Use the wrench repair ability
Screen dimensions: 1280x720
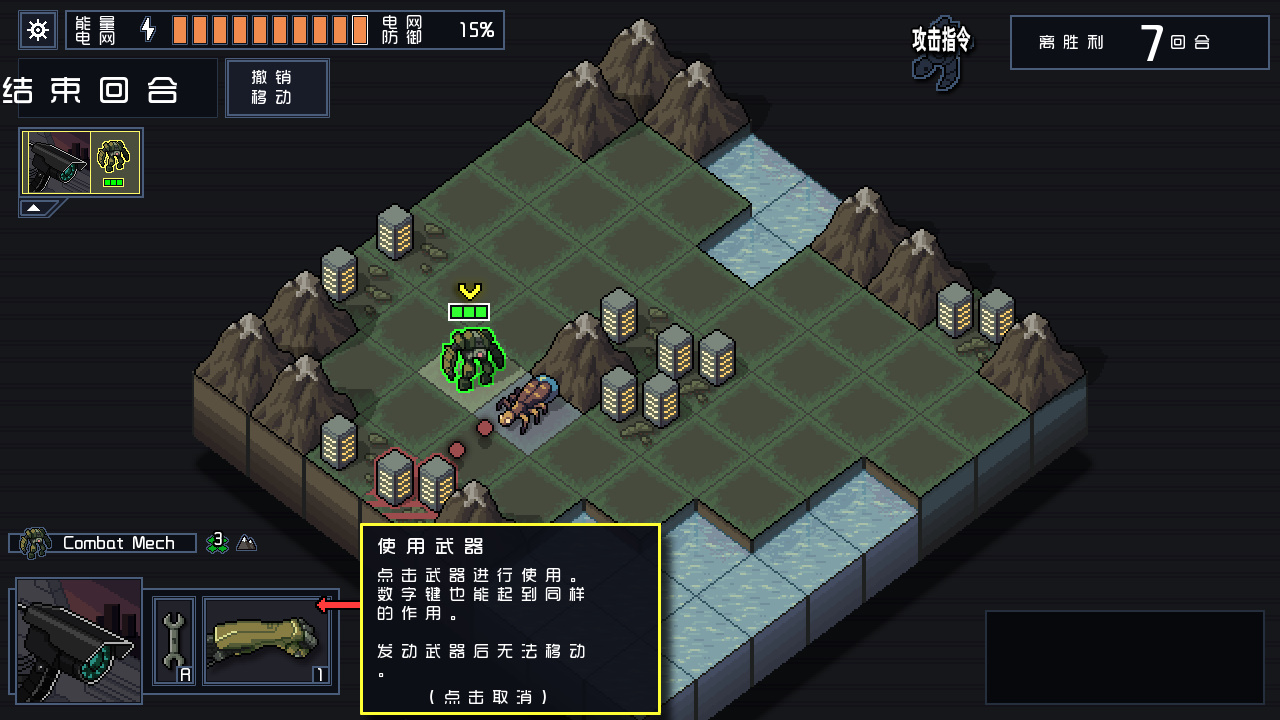click(174, 641)
